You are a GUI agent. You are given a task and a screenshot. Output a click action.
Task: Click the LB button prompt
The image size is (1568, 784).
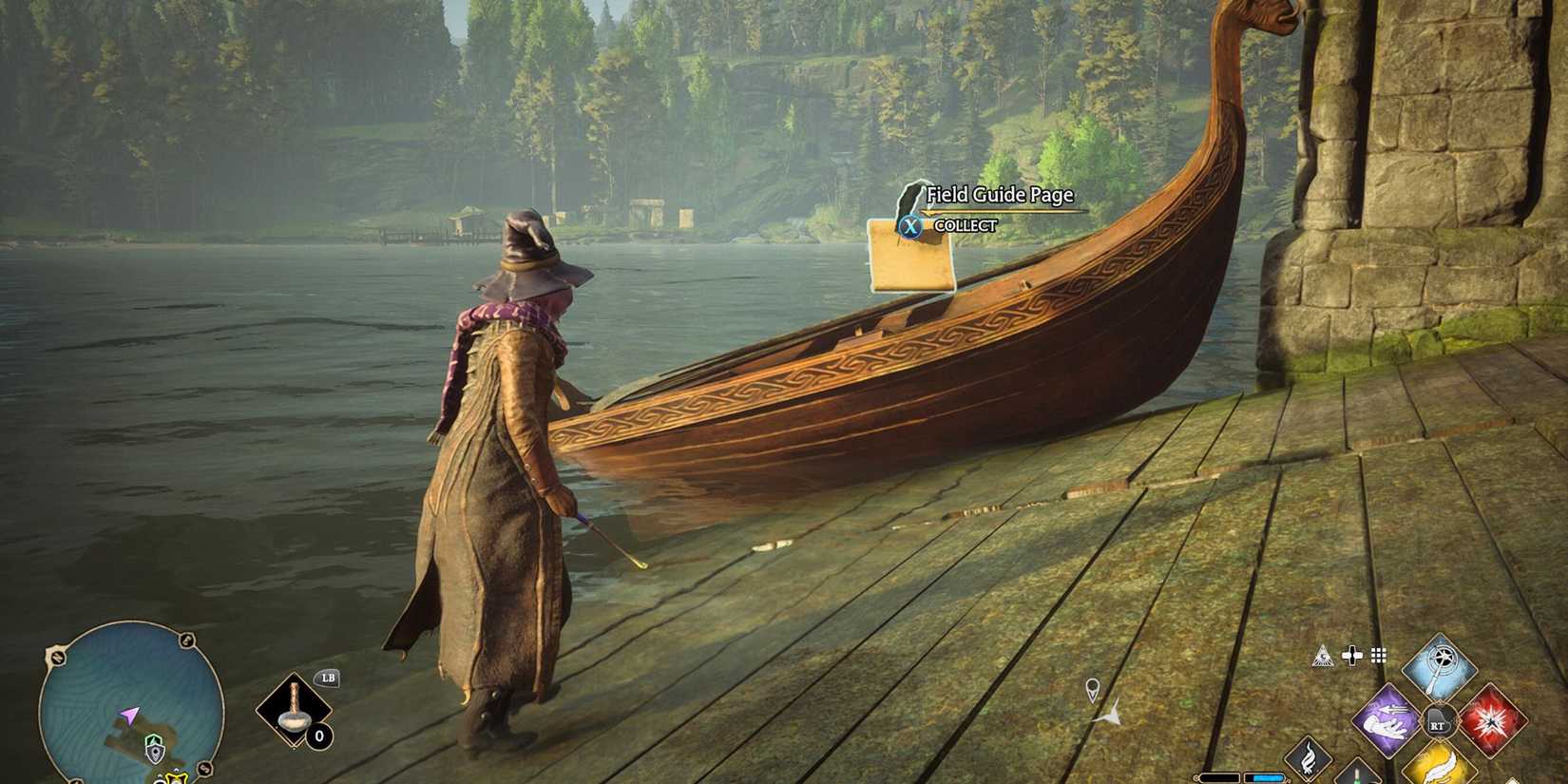click(x=327, y=678)
